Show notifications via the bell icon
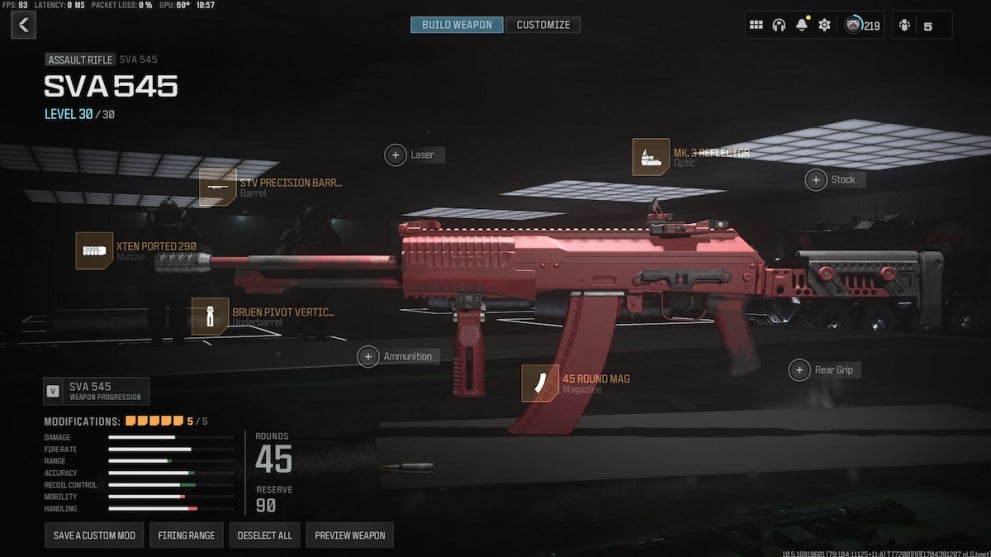The image size is (991, 557). (802, 25)
